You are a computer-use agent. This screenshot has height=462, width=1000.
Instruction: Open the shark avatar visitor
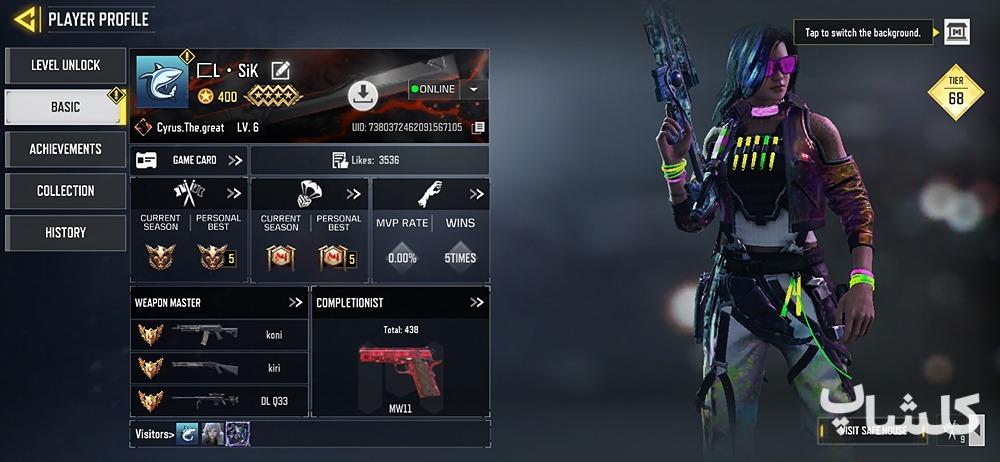(188, 433)
